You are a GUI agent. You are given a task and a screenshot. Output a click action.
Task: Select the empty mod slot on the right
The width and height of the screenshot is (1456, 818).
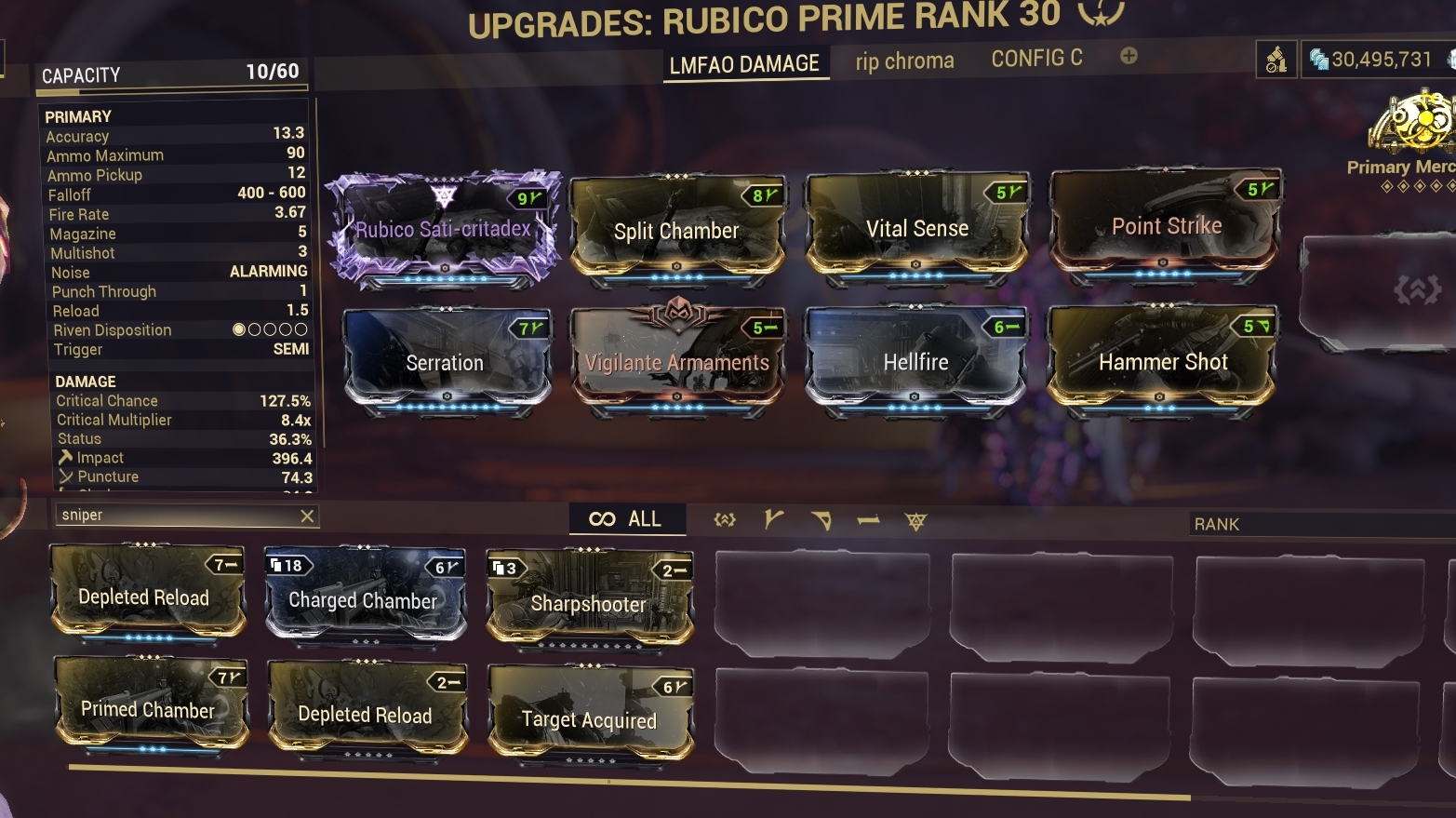pos(1380,288)
